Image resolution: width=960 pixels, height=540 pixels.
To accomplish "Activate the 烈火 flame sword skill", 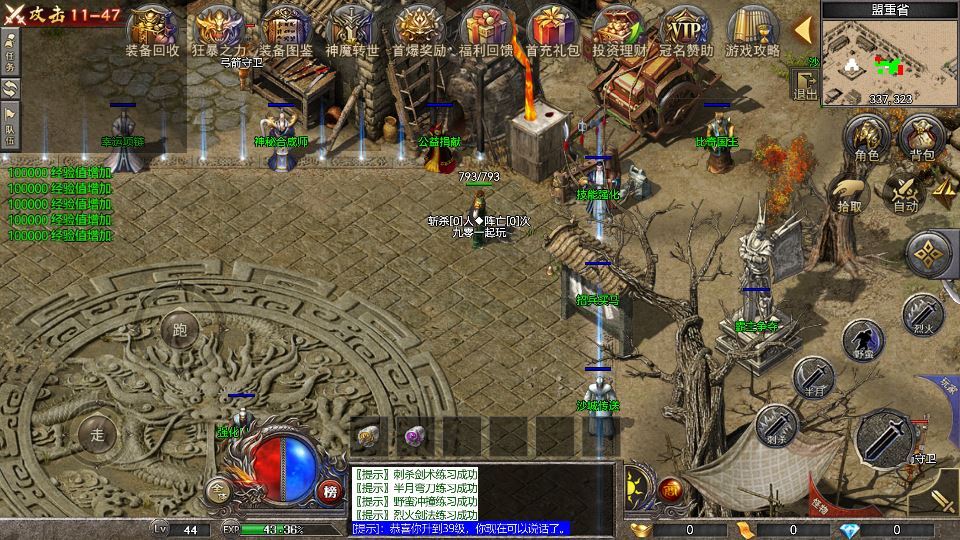I will (921, 313).
